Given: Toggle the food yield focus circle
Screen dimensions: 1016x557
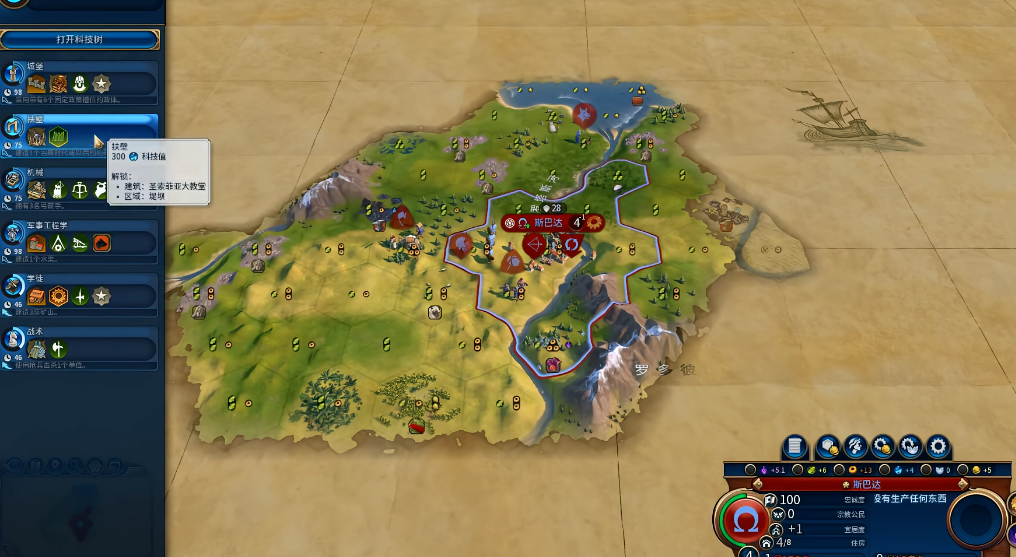Looking at the screenshot, I should point(798,470).
